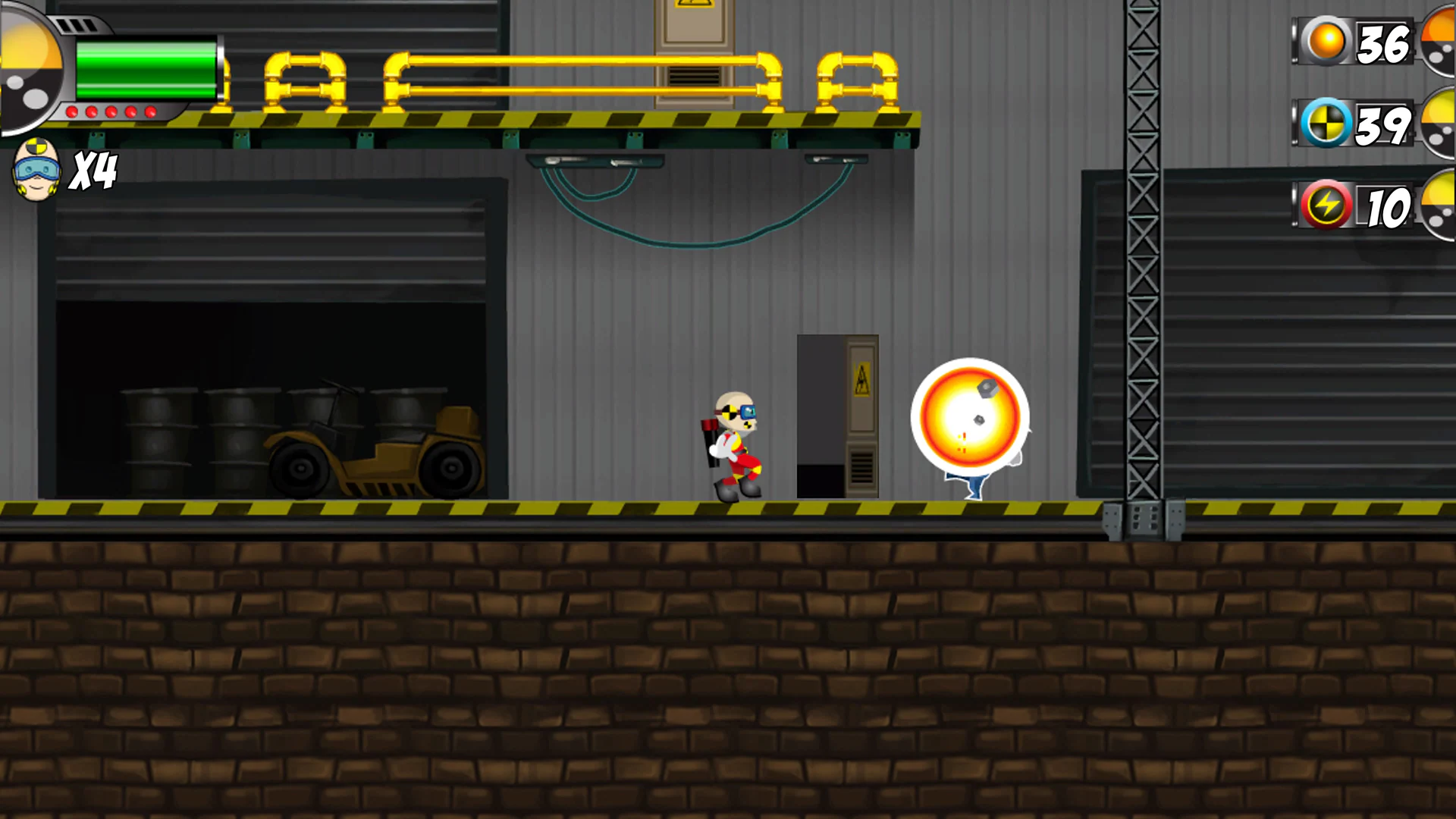Click the first red indicator light under the health bar
The width and height of the screenshot is (1456, 819).
tap(71, 113)
